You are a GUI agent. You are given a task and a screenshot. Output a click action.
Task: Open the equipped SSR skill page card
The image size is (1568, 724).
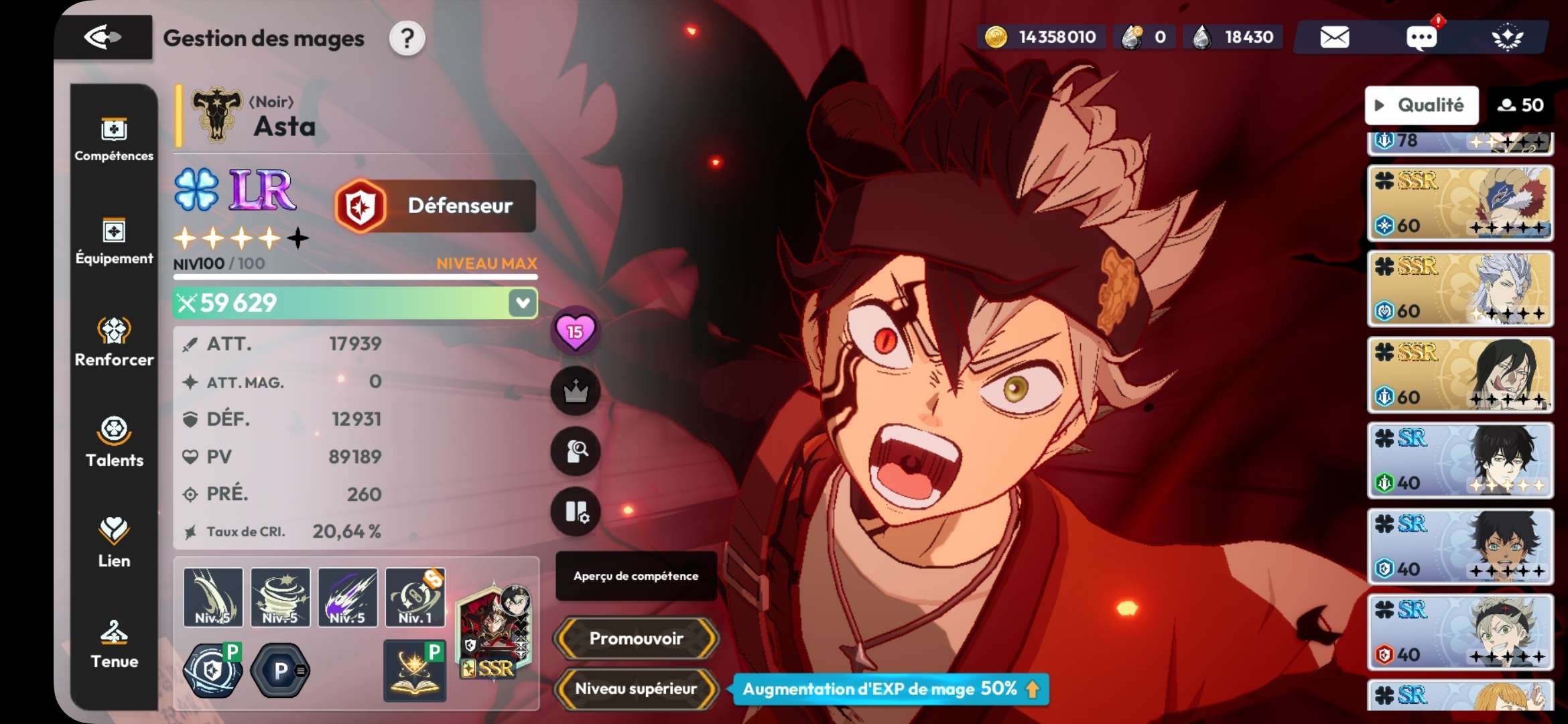[495, 631]
